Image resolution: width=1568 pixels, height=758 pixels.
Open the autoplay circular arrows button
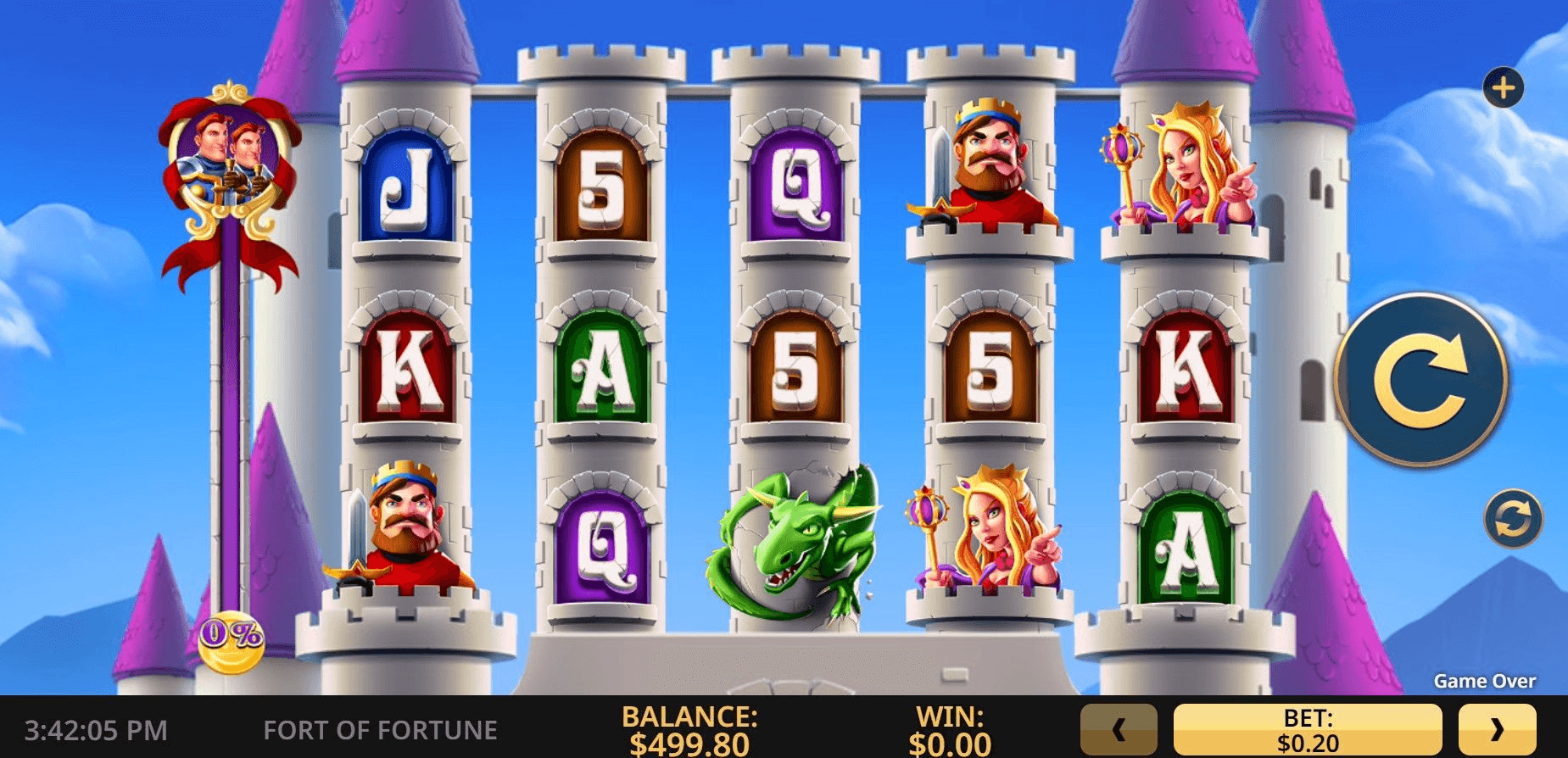coord(1513,518)
